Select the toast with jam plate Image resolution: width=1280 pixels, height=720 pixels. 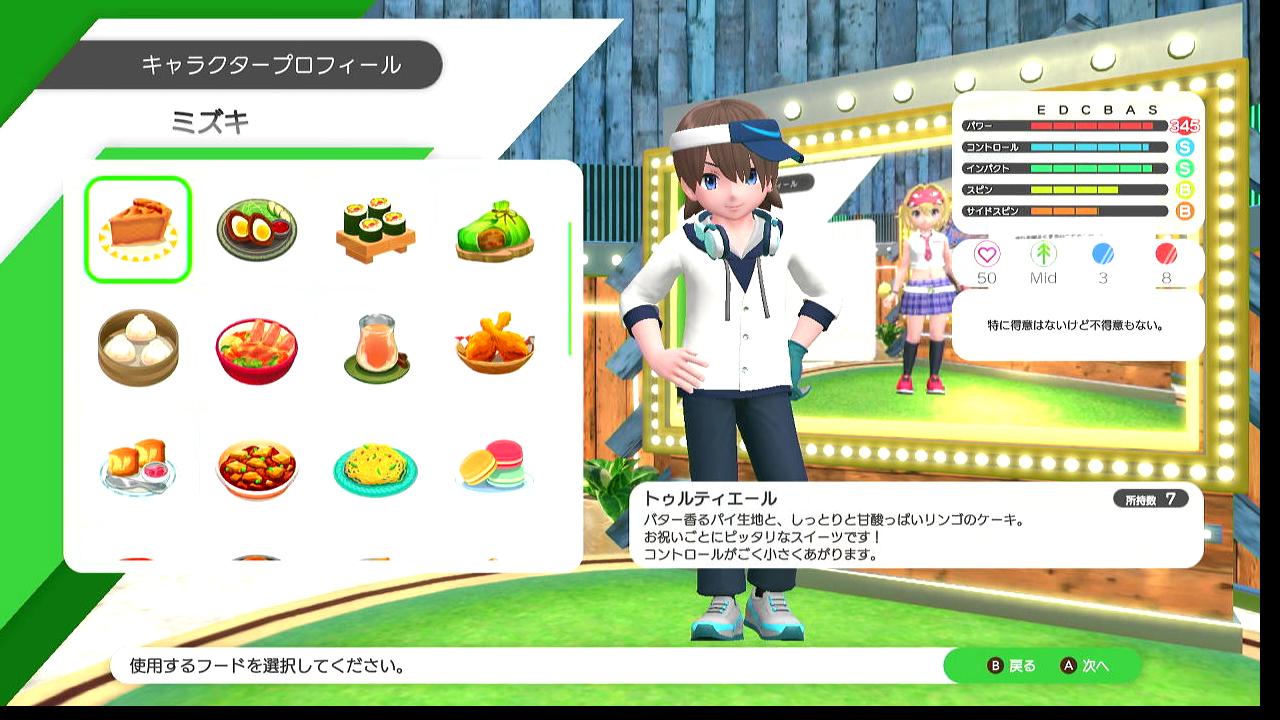tap(138, 466)
